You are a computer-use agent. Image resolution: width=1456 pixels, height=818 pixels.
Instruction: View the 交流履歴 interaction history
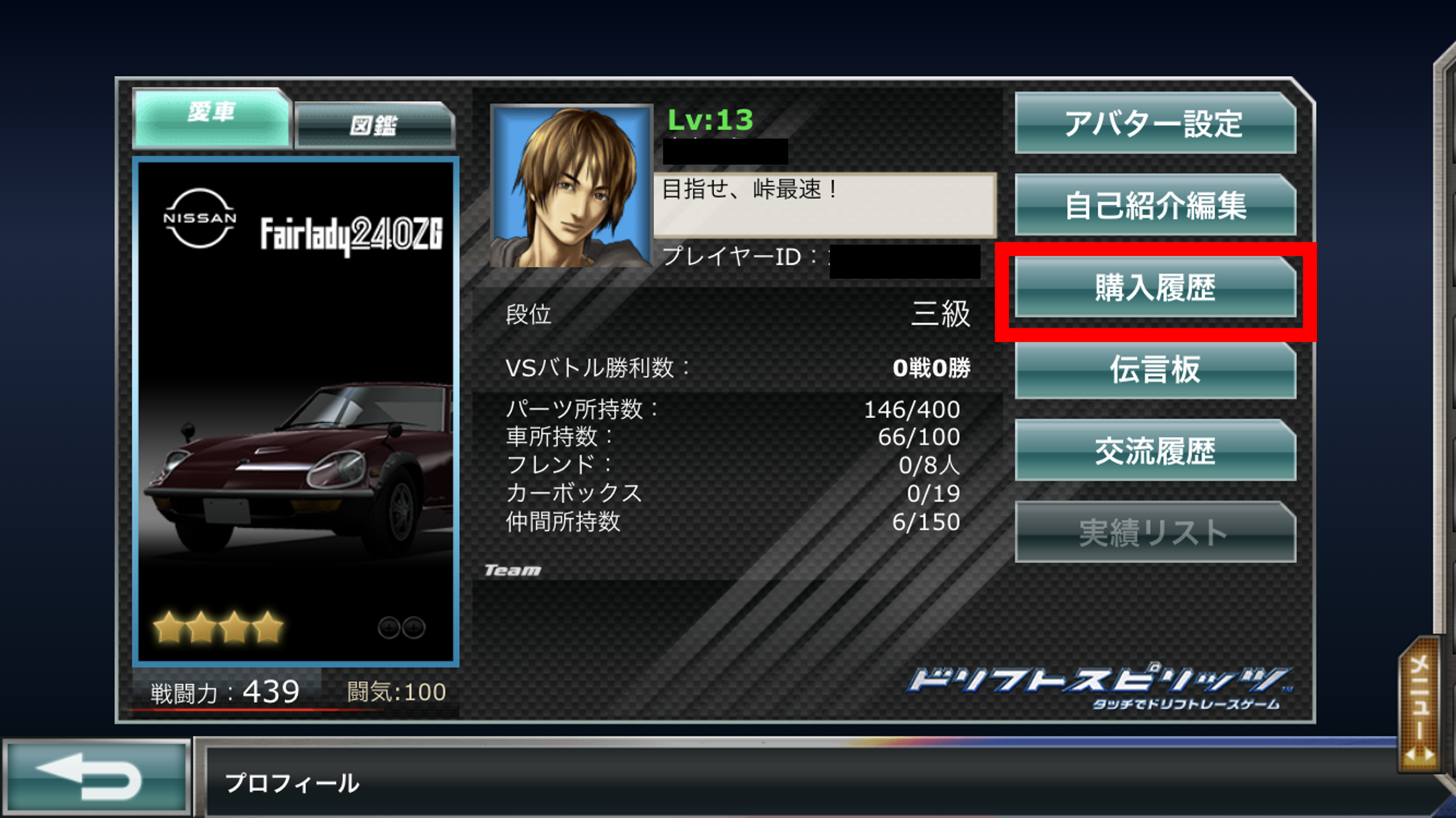pos(1155,451)
